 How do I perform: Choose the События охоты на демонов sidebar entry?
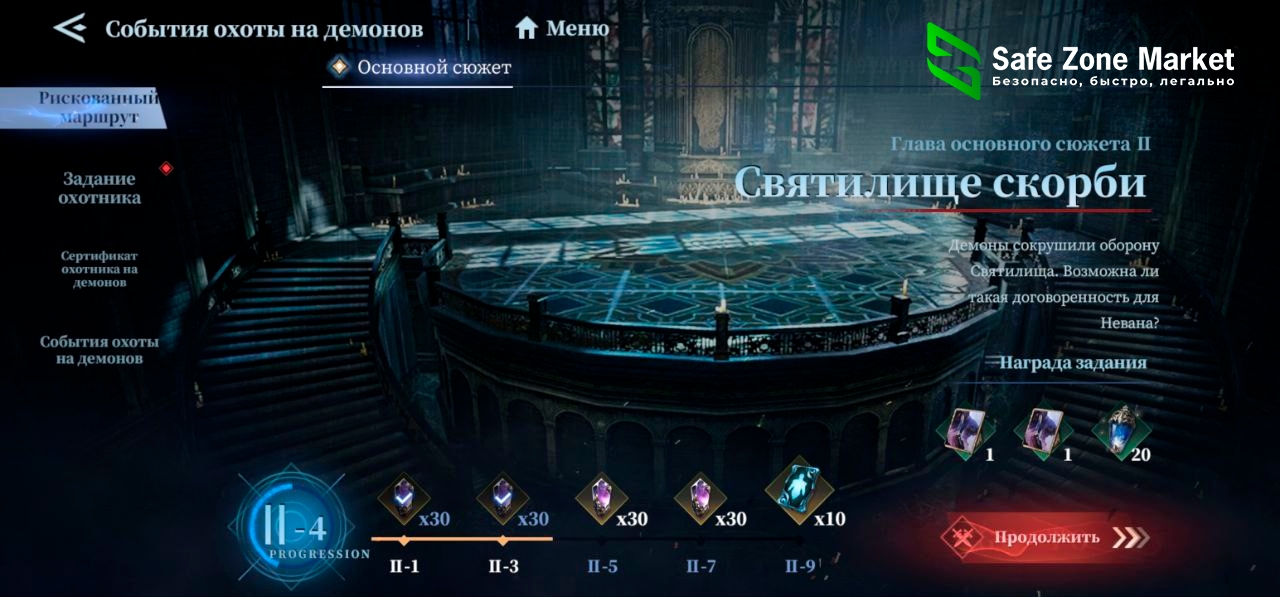click(x=99, y=350)
